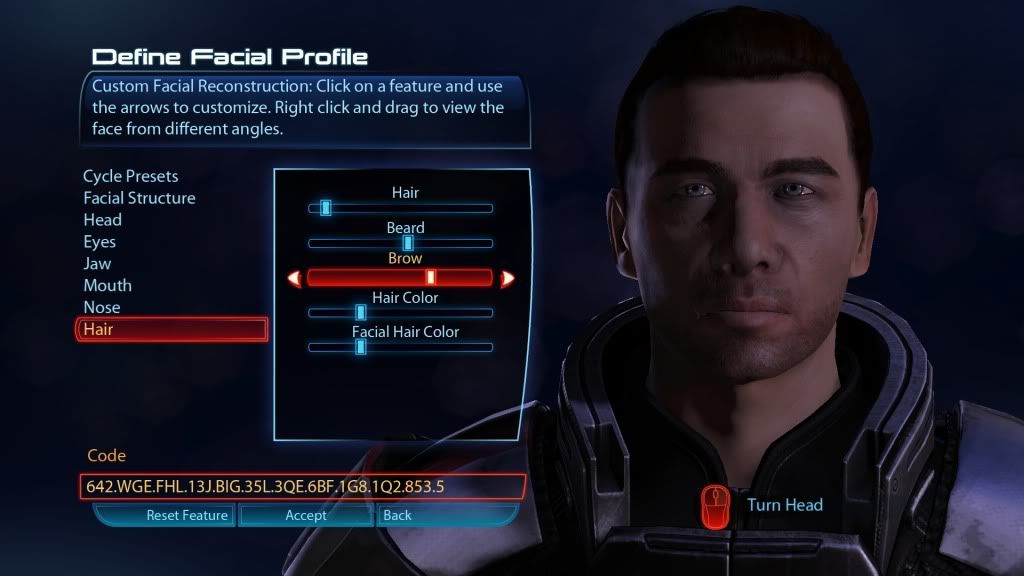1024x576 pixels.
Task: Select the Jaw category
Action: [x=97, y=264]
